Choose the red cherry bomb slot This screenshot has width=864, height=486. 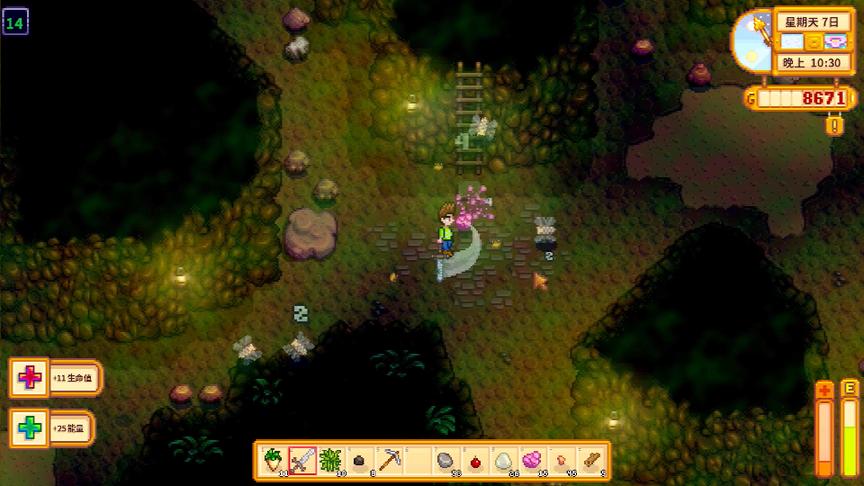tap(475, 460)
